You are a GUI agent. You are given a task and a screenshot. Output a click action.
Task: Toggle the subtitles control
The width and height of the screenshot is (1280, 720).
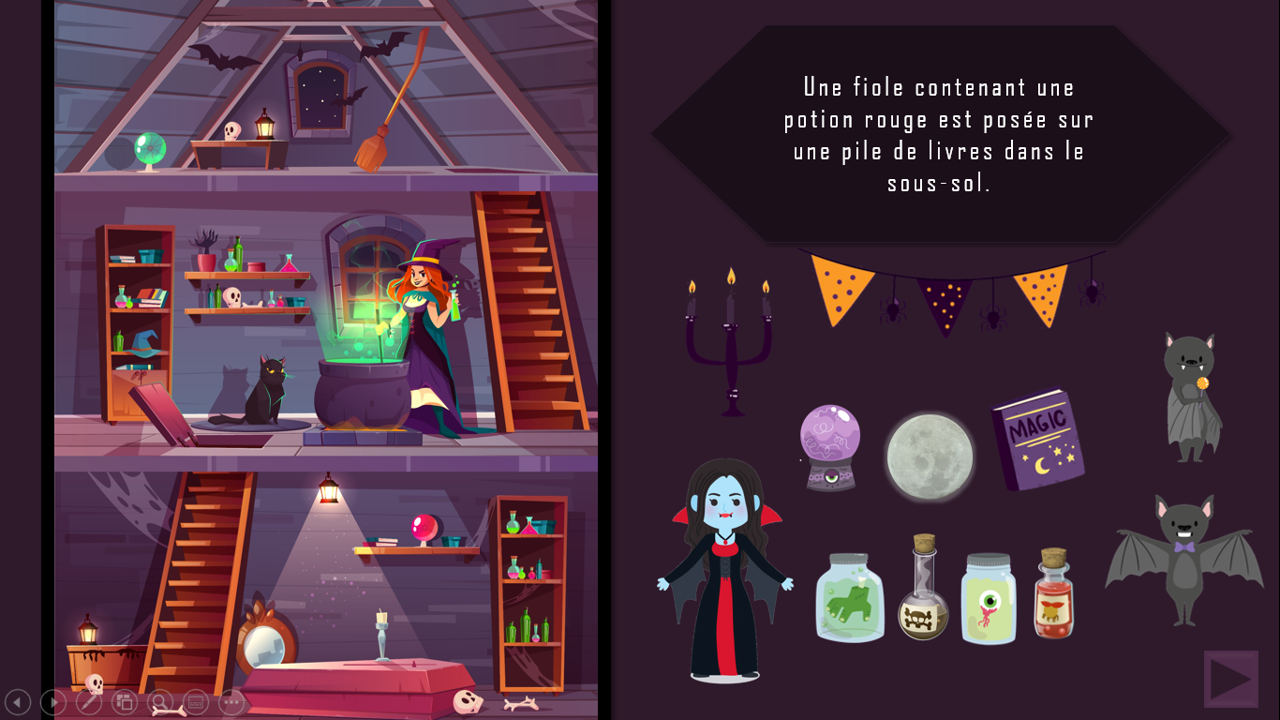196,702
